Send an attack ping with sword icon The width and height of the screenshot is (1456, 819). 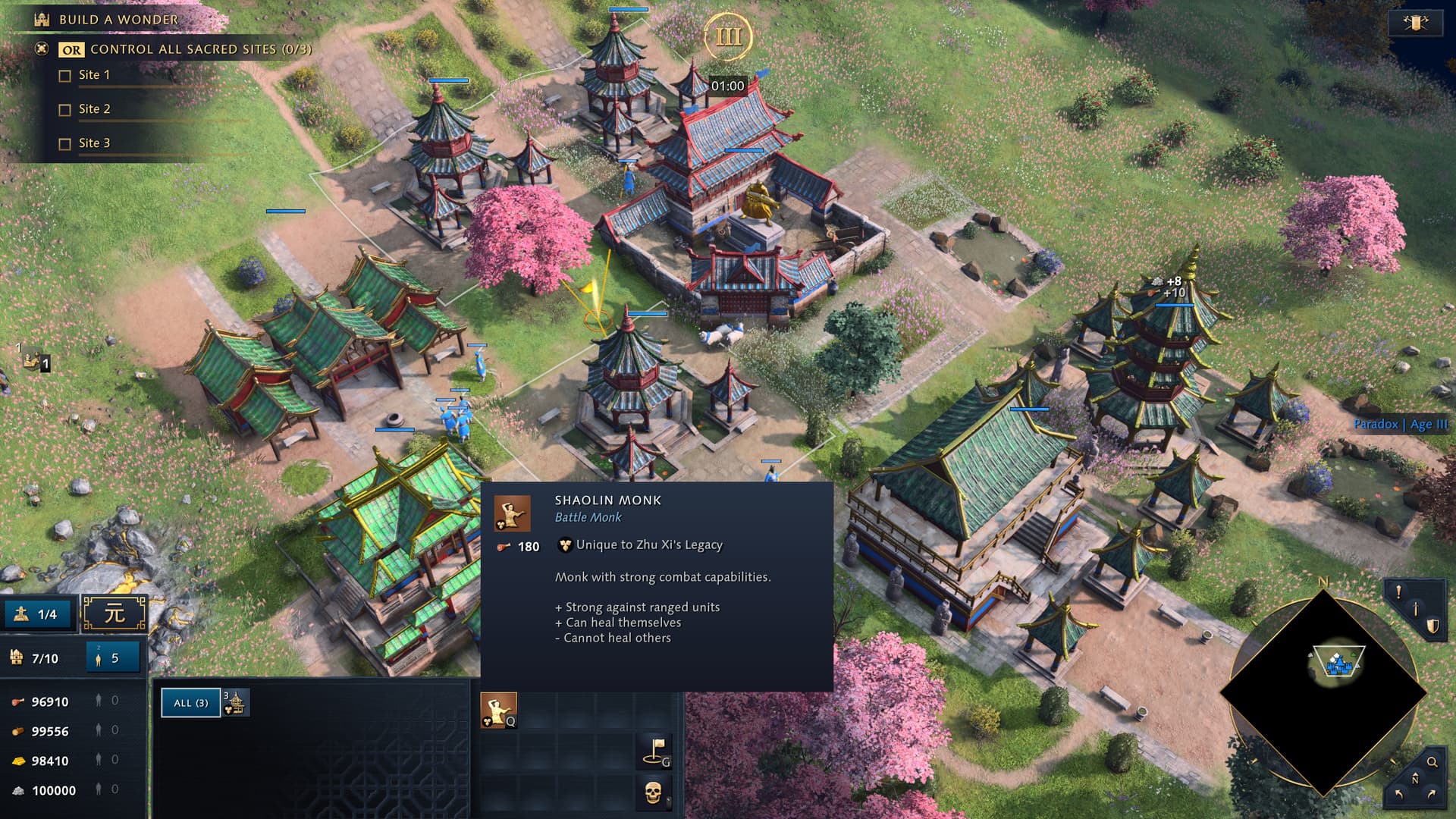[x=1416, y=610]
